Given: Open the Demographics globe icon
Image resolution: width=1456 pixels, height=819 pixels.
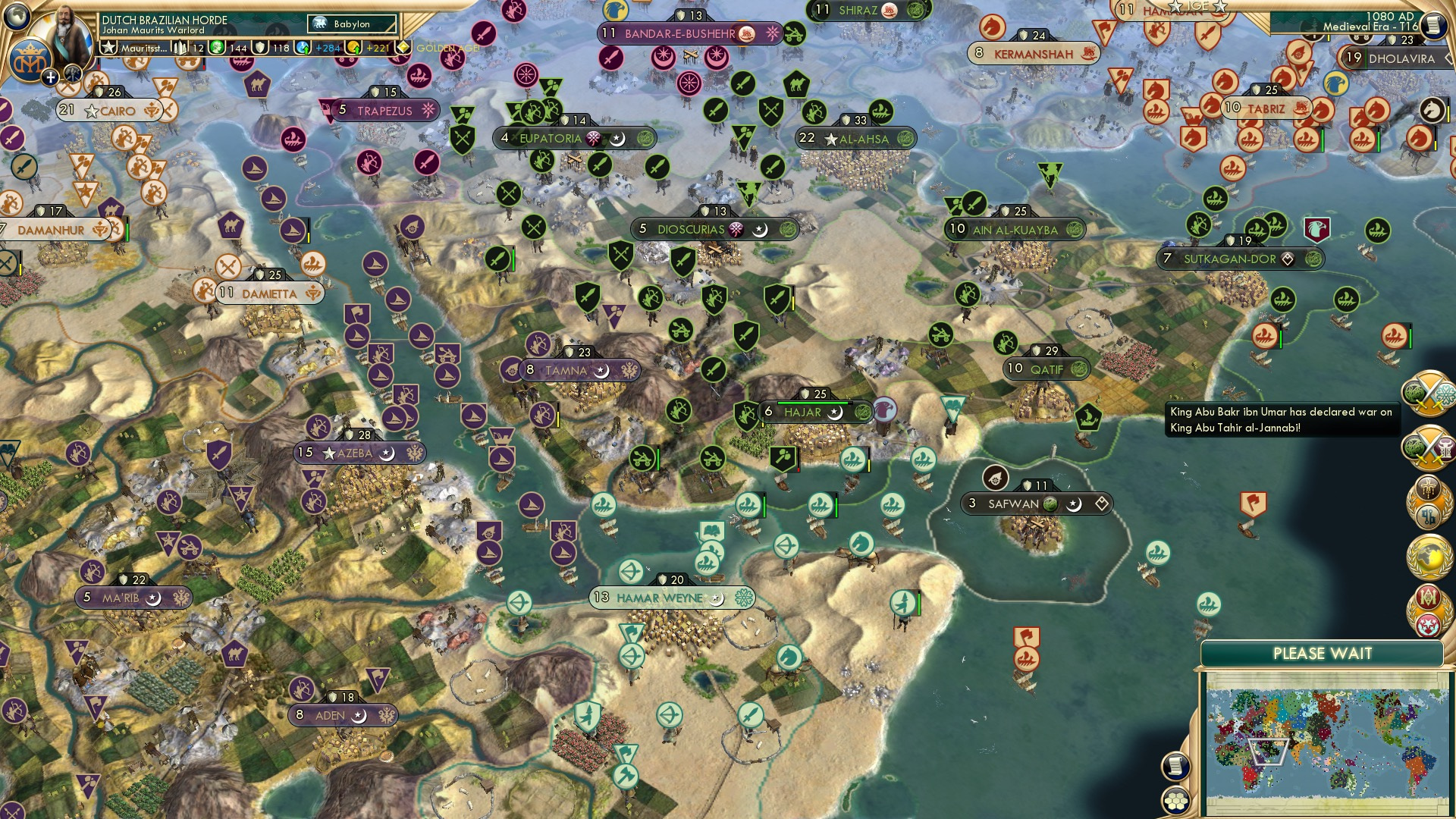Looking at the screenshot, I should [1429, 557].
